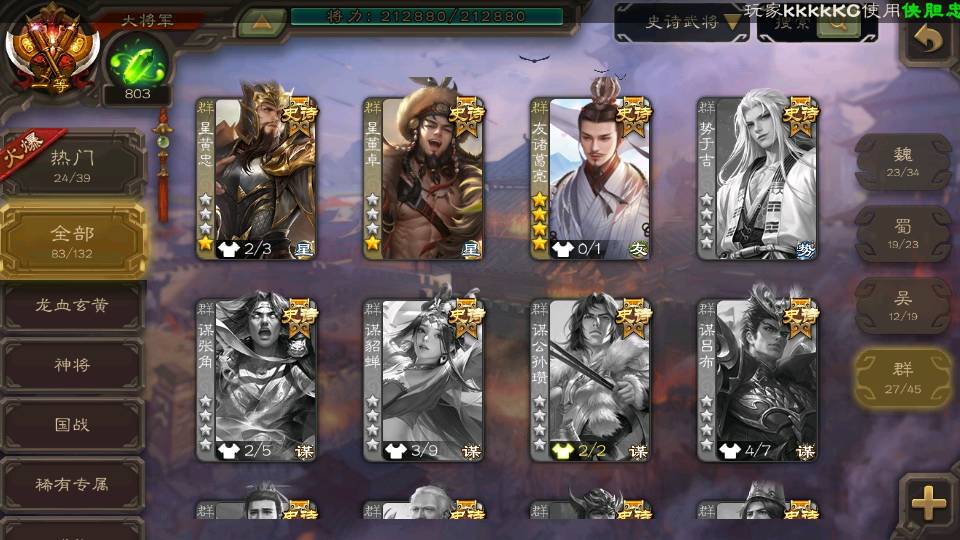This screenshot has height=540, width=960.
Task: Show the 国战 category
Action: [72, 424]
